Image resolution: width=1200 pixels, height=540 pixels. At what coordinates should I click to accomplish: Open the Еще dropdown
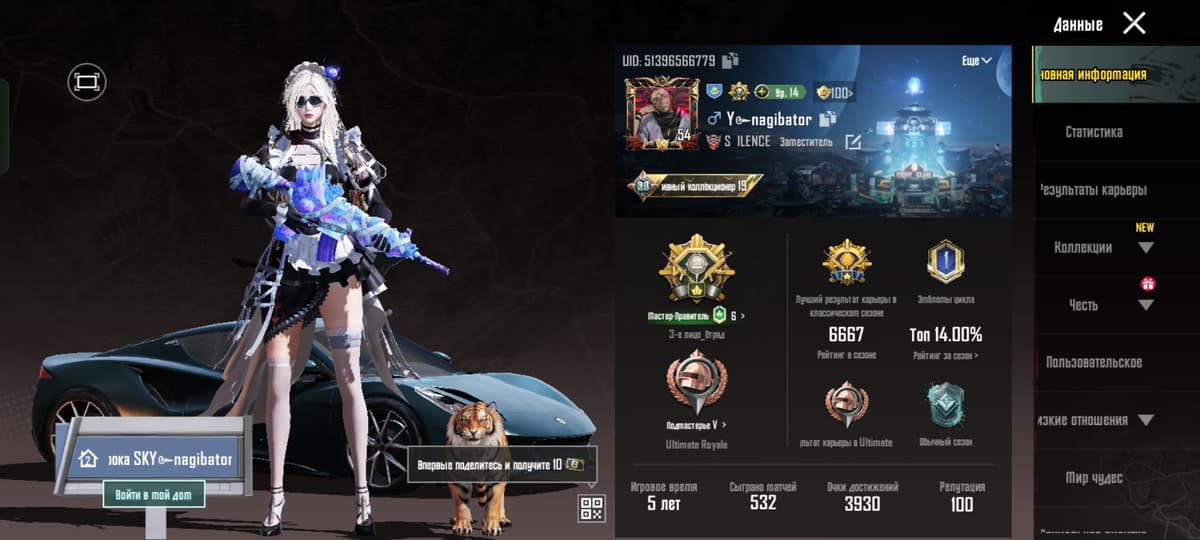[x=976, y=61]
